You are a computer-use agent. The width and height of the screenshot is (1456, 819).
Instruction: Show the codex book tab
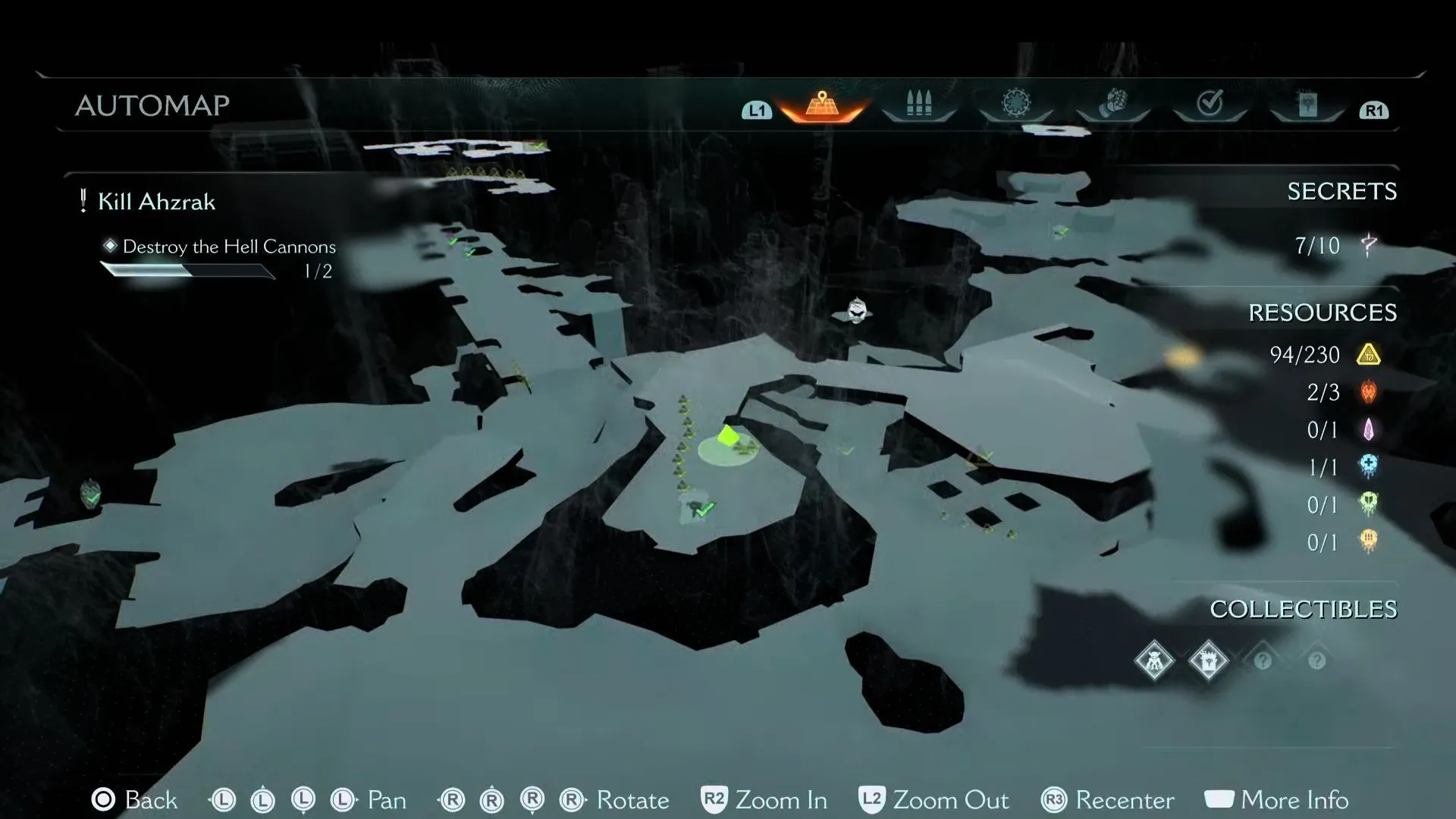click(x=1307, y=105)
